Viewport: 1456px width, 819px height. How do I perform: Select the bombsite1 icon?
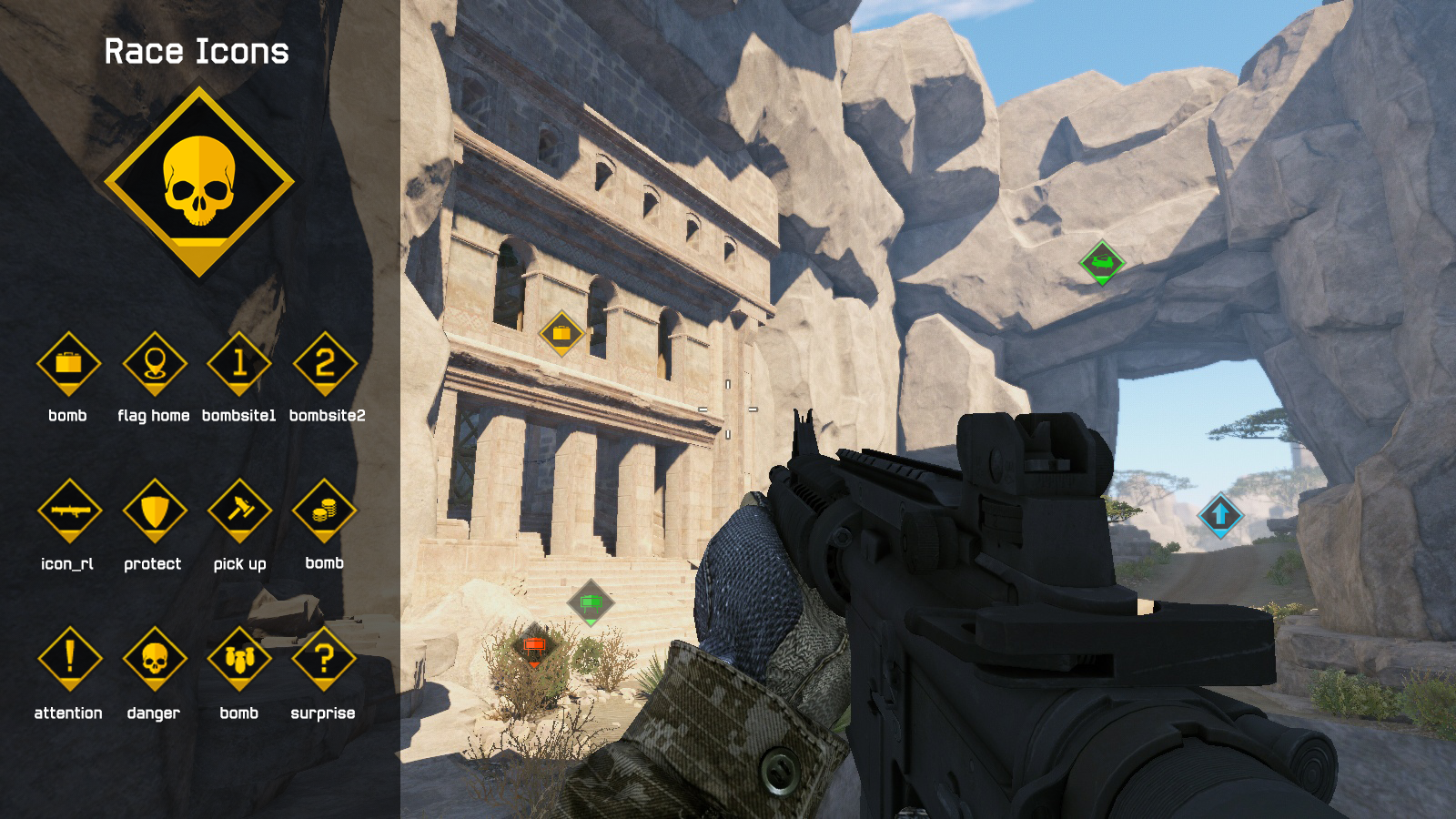(239, 364)
